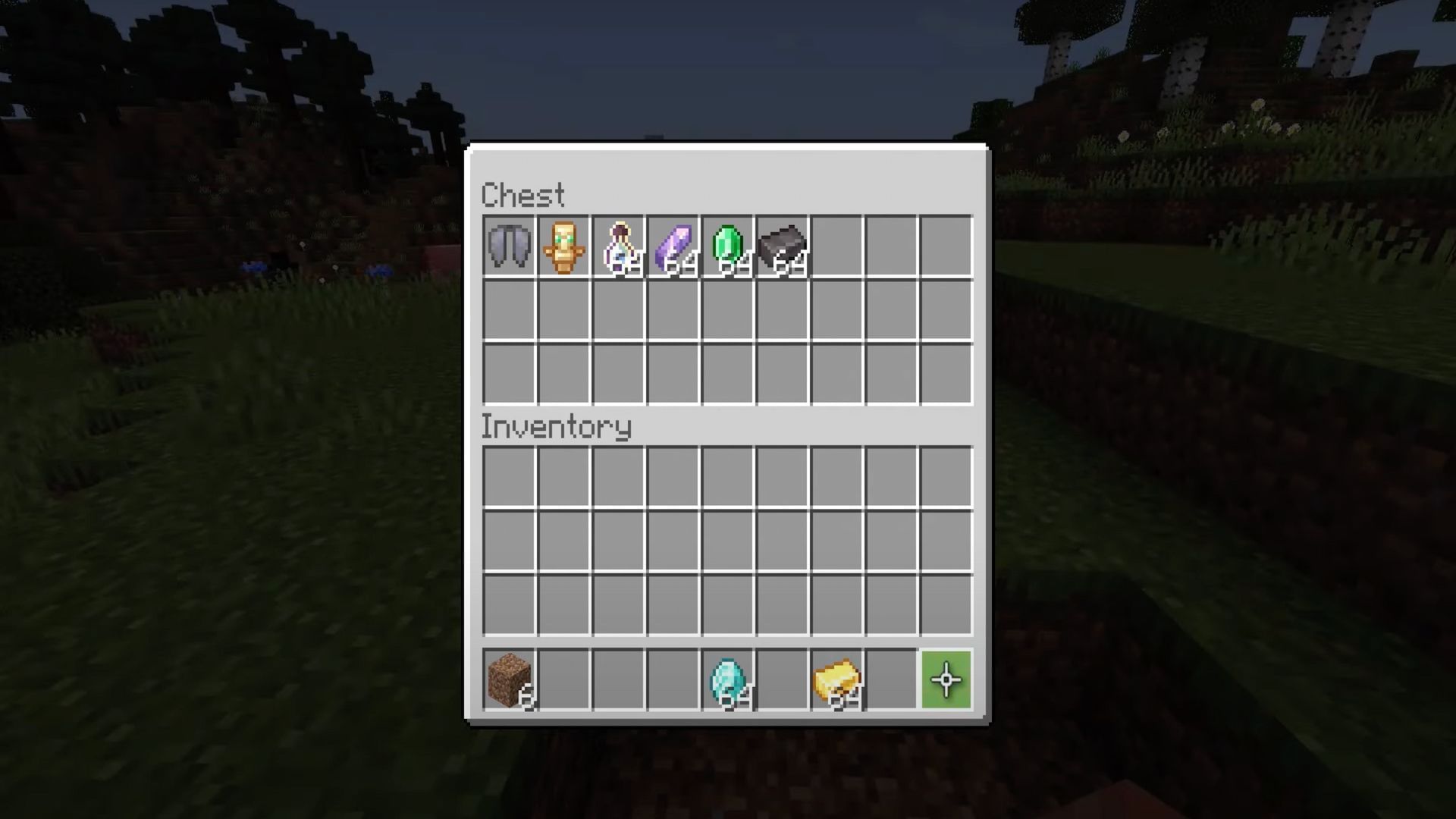Image resolution: width=1456 pixels, height=819 pixels.
Task: Pick up the dirt blocks in the hotbar
Action: 508,680
